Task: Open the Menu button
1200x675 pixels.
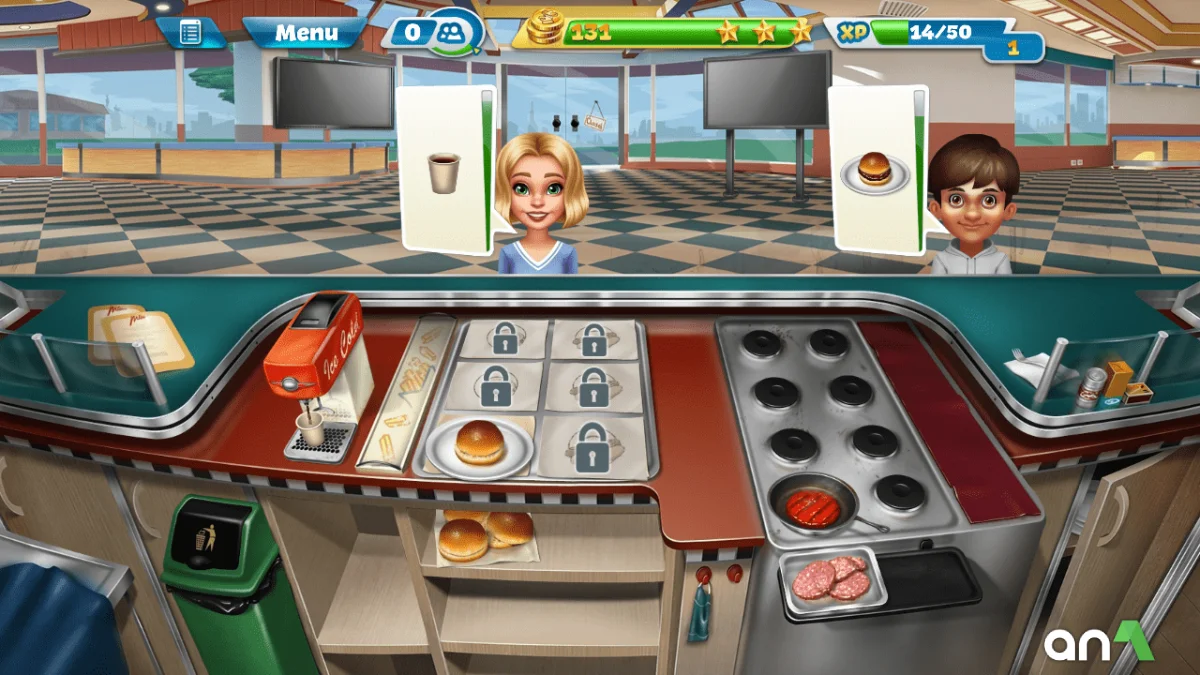Action: click(306, 32)
